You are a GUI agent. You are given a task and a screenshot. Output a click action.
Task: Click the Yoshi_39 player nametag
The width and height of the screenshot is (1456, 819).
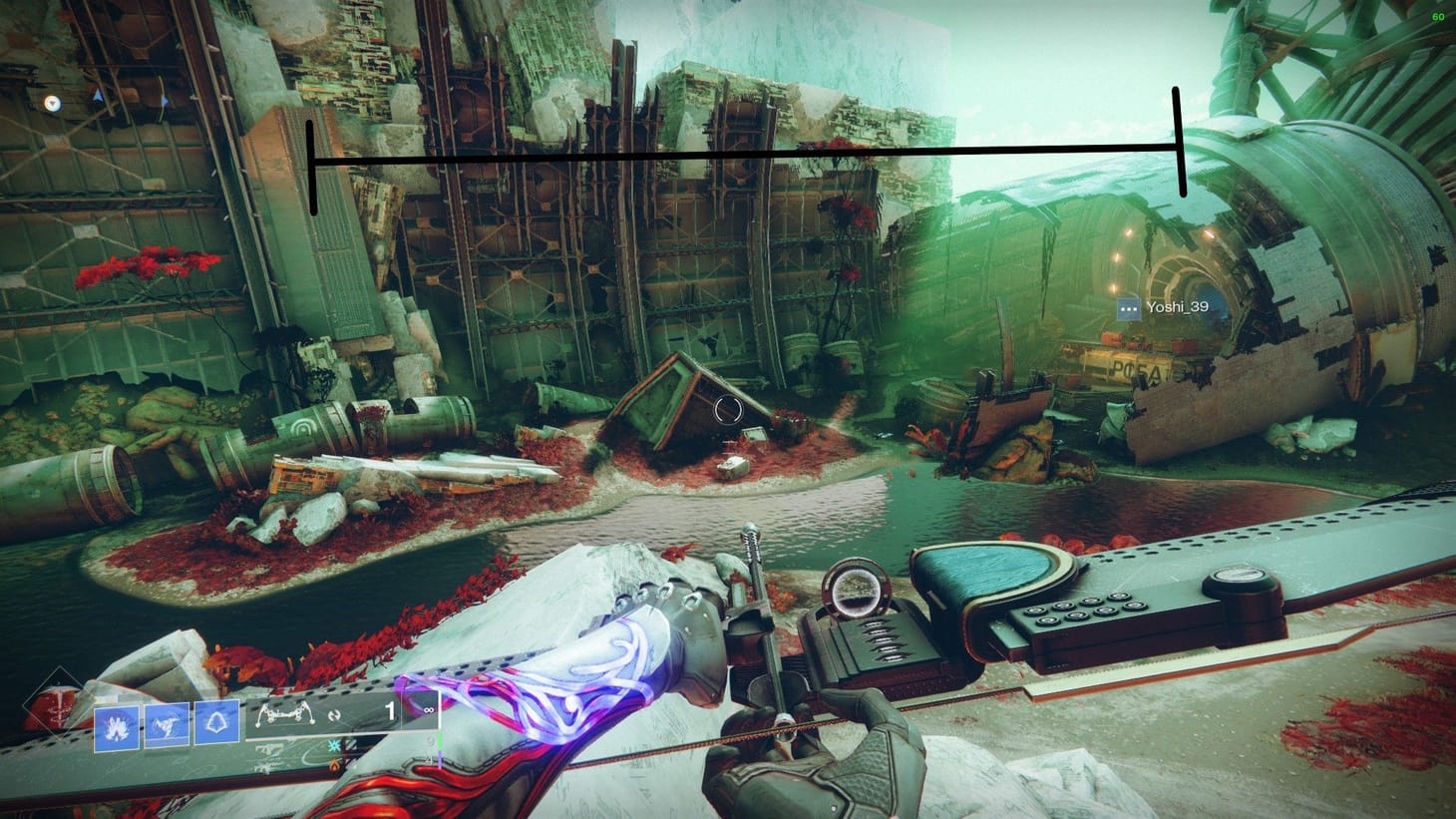pyautogui.click(x=1177, y=307)
